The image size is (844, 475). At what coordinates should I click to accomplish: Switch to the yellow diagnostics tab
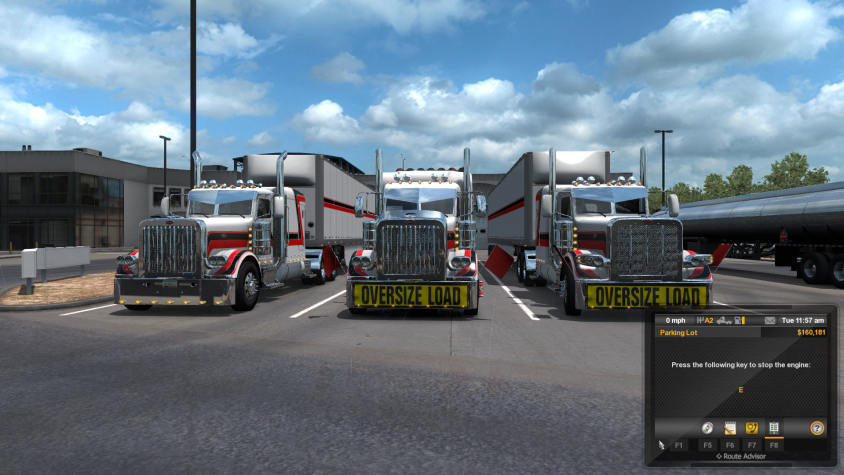tap(752, 428)
